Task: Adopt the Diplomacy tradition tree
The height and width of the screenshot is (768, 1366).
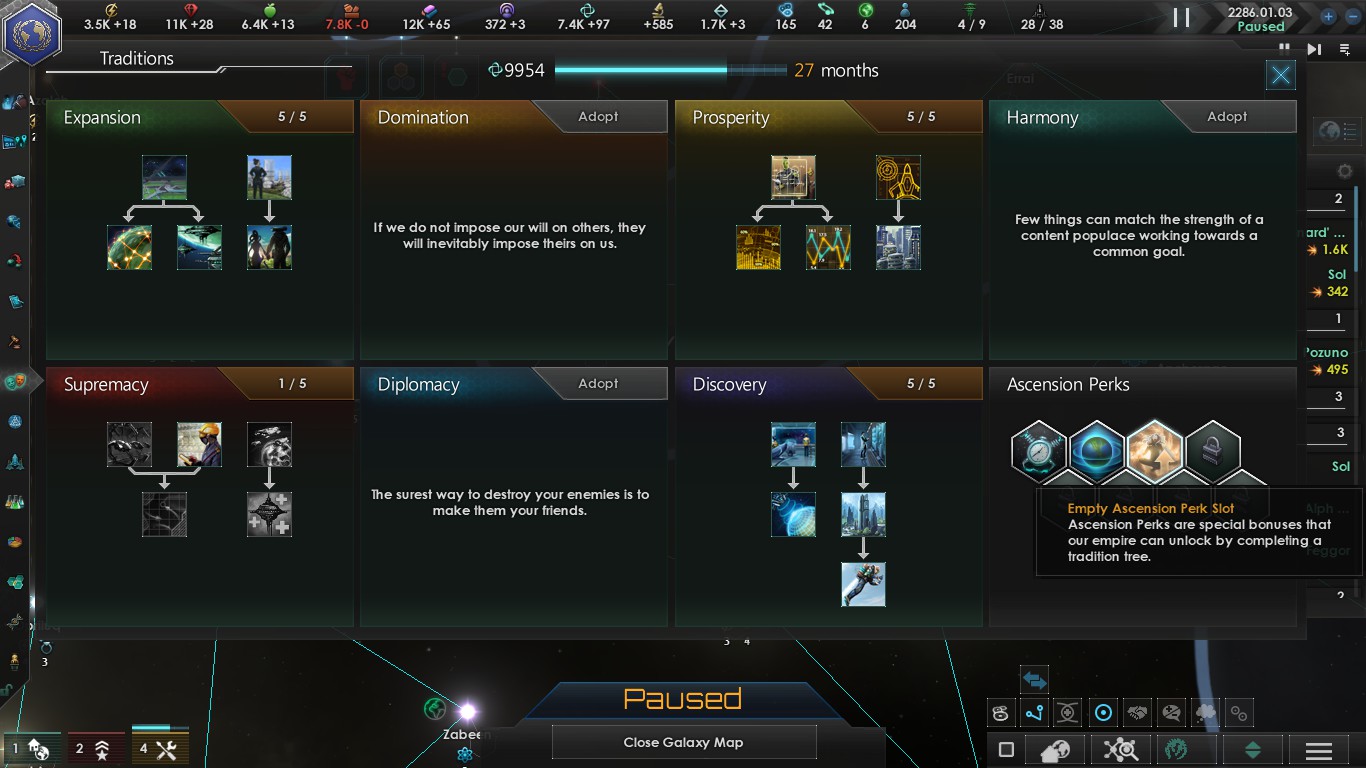Action: click(x=598, y=384)
